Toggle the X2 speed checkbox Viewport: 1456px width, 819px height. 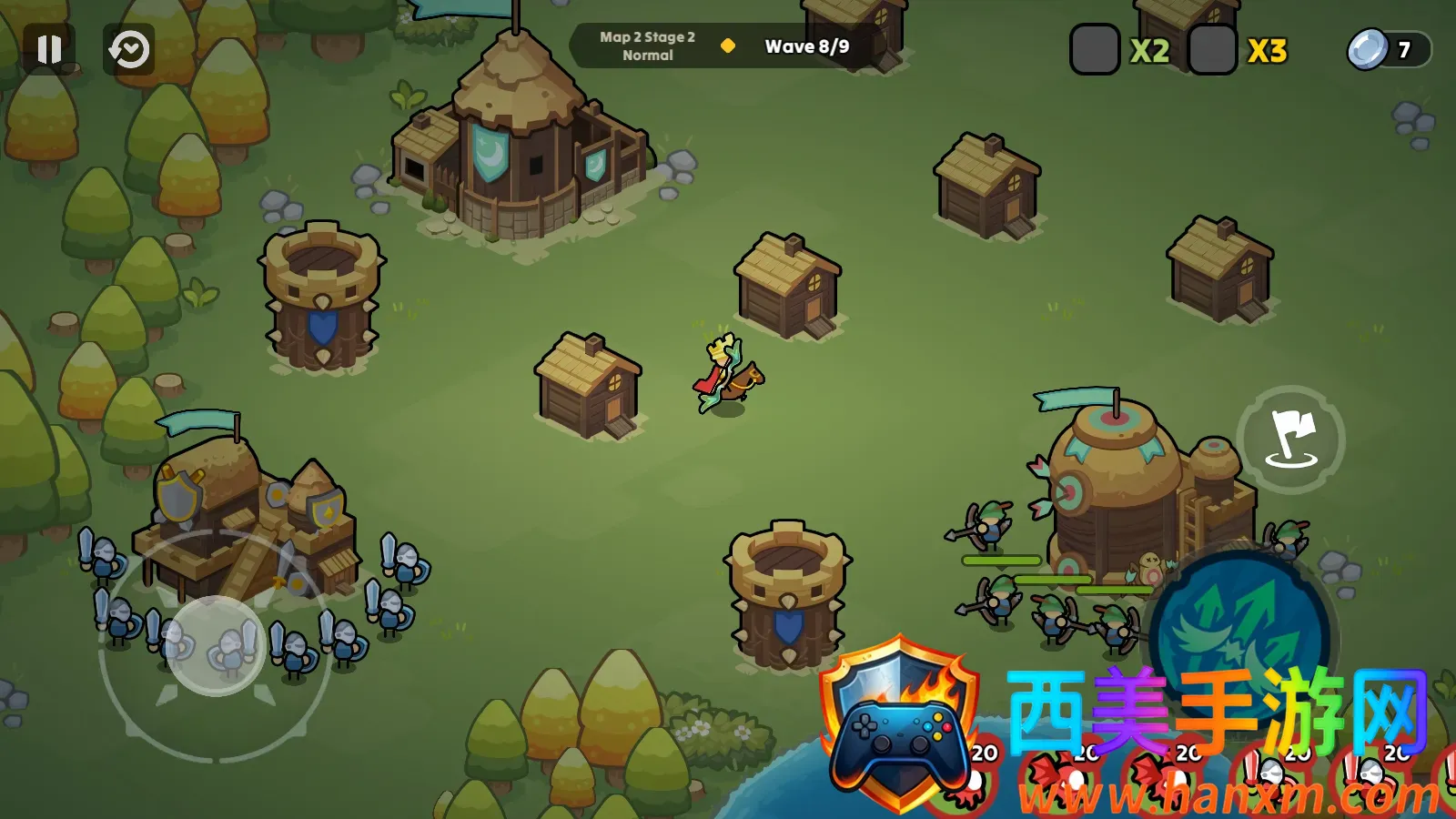[x=1095, y=50]
